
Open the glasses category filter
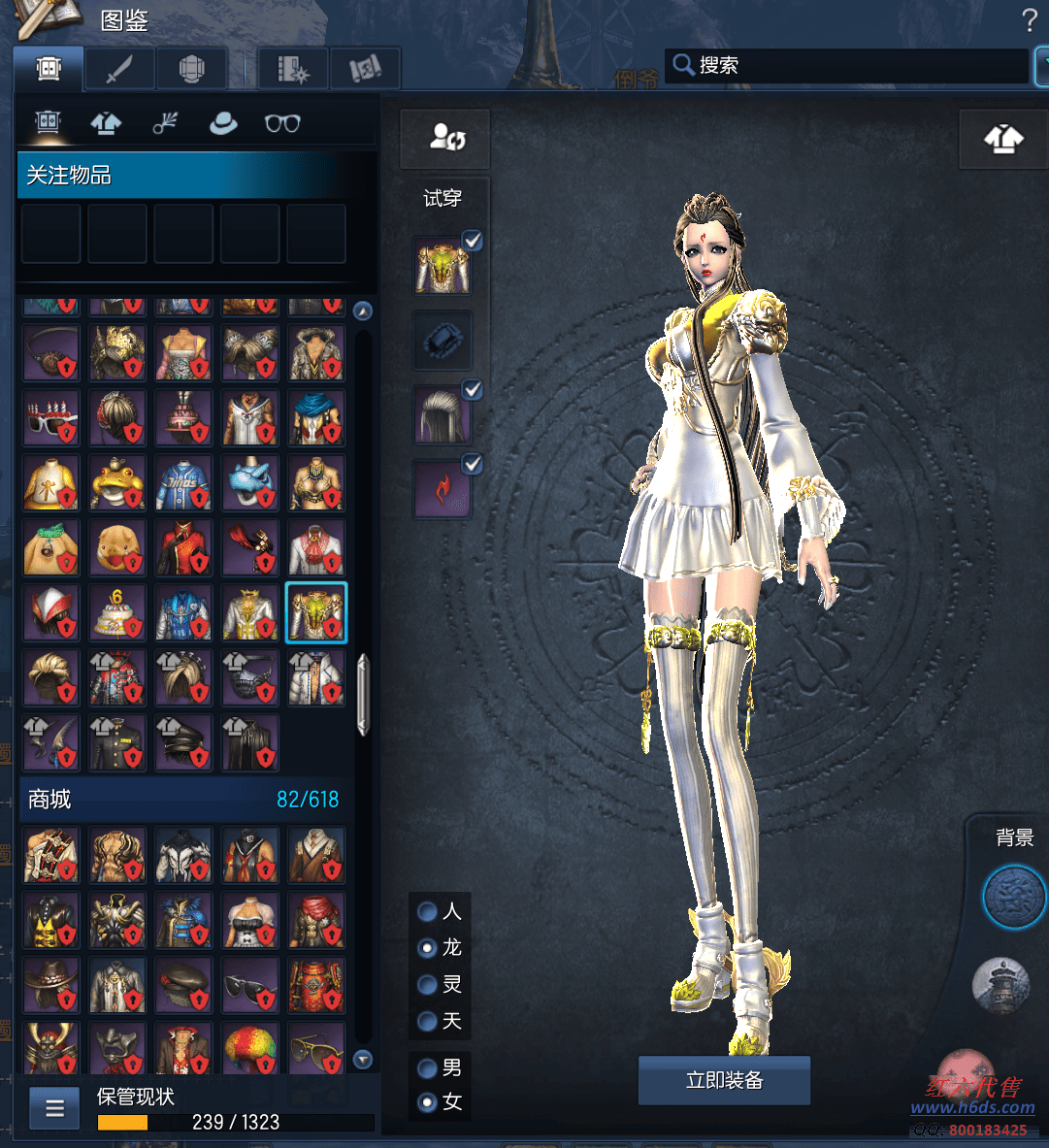coord(282,123)
